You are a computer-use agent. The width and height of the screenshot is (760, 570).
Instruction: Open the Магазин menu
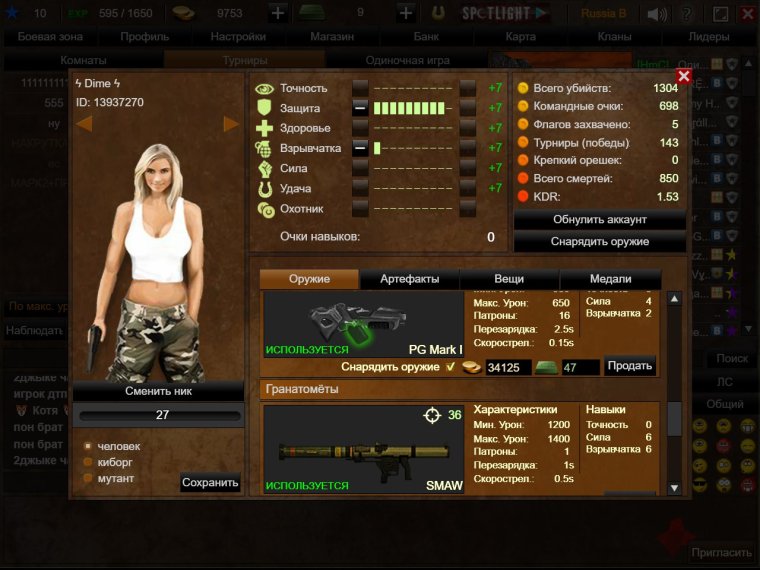click(x=332, y=36)
